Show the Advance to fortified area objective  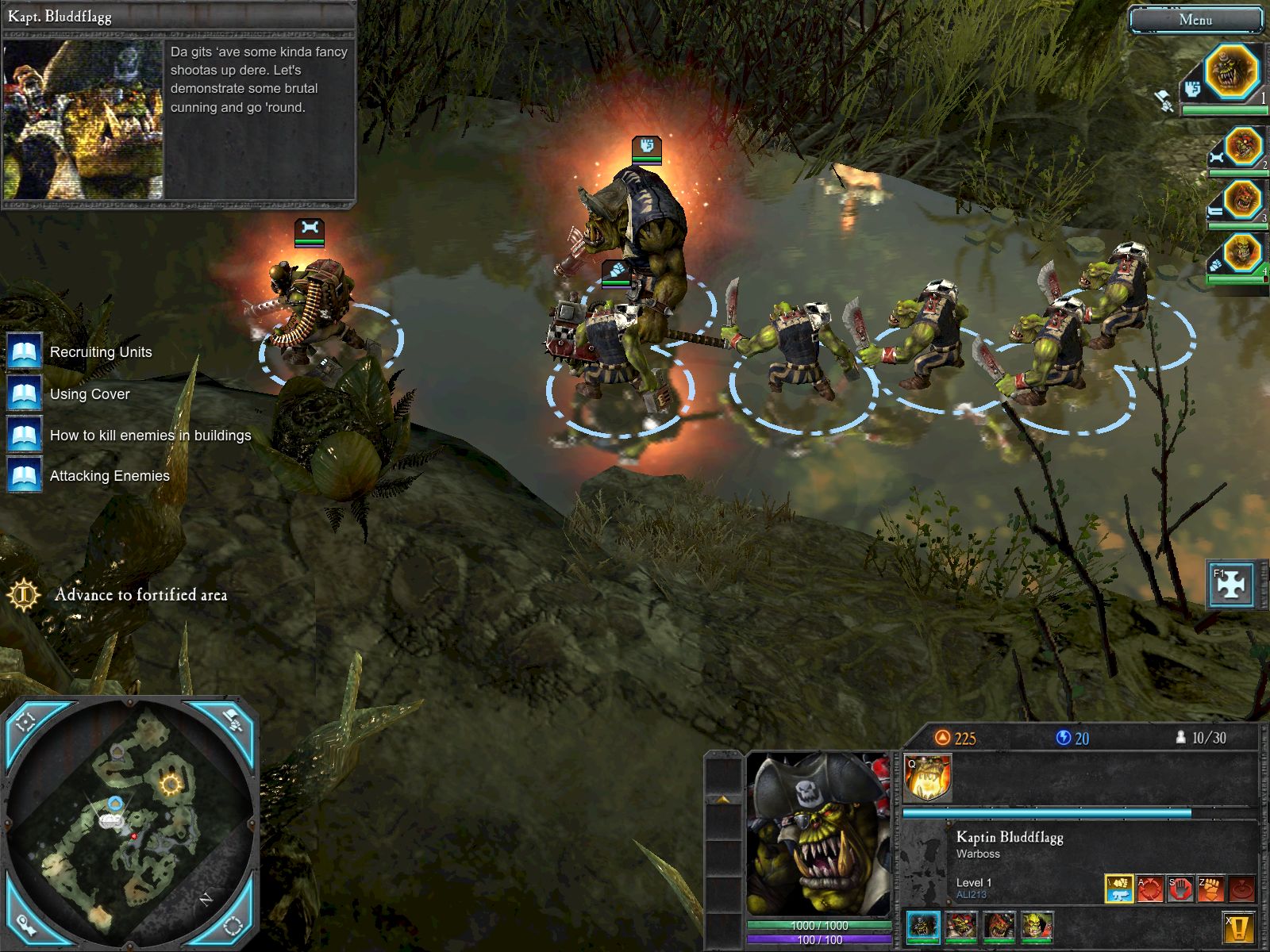pyautogui.click(x=140, y=595)
